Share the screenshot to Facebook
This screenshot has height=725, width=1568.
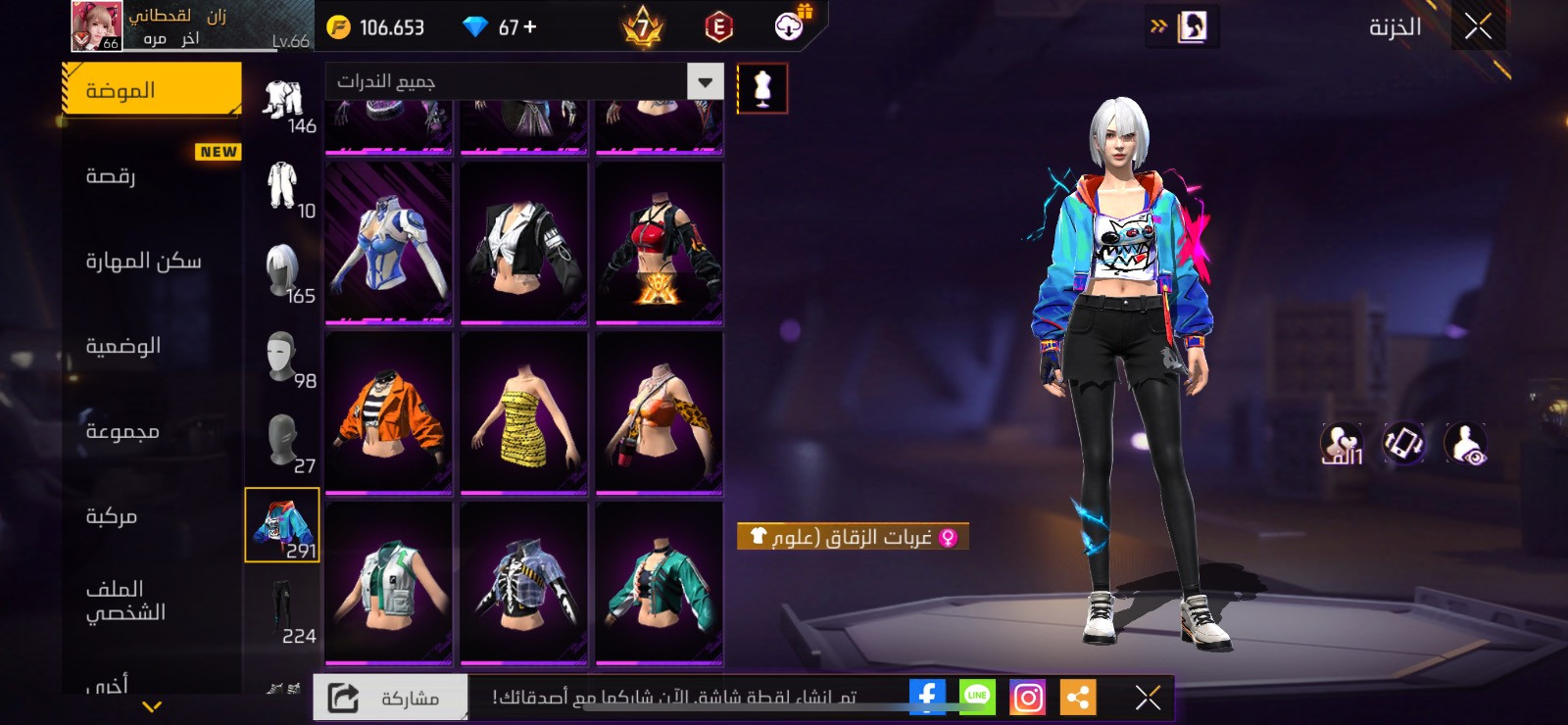click(926, 698)
